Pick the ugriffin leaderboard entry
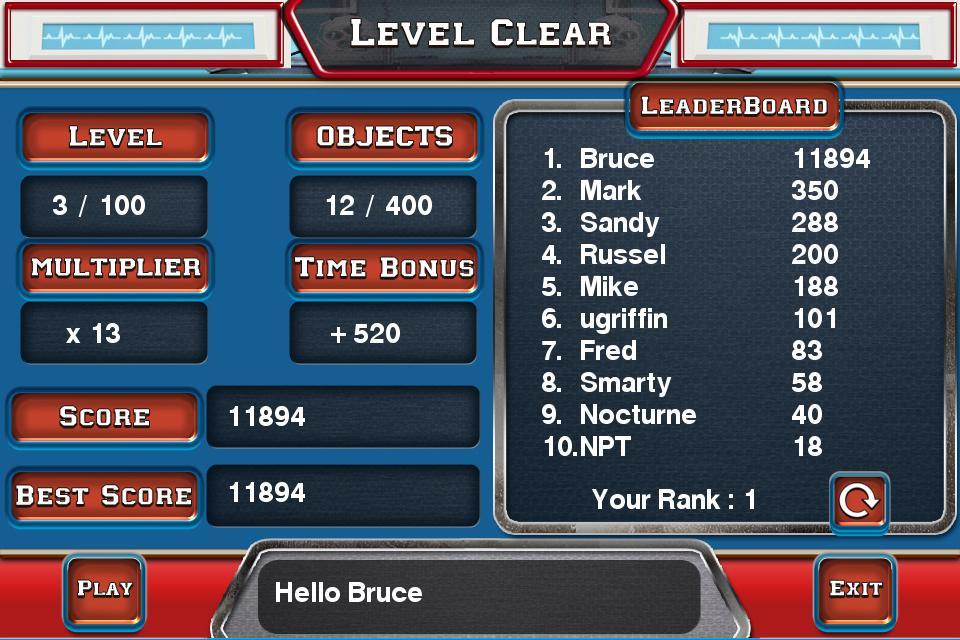Image resolution: width=960 pixels, height=640 pixels. click(x=690, y=319)
